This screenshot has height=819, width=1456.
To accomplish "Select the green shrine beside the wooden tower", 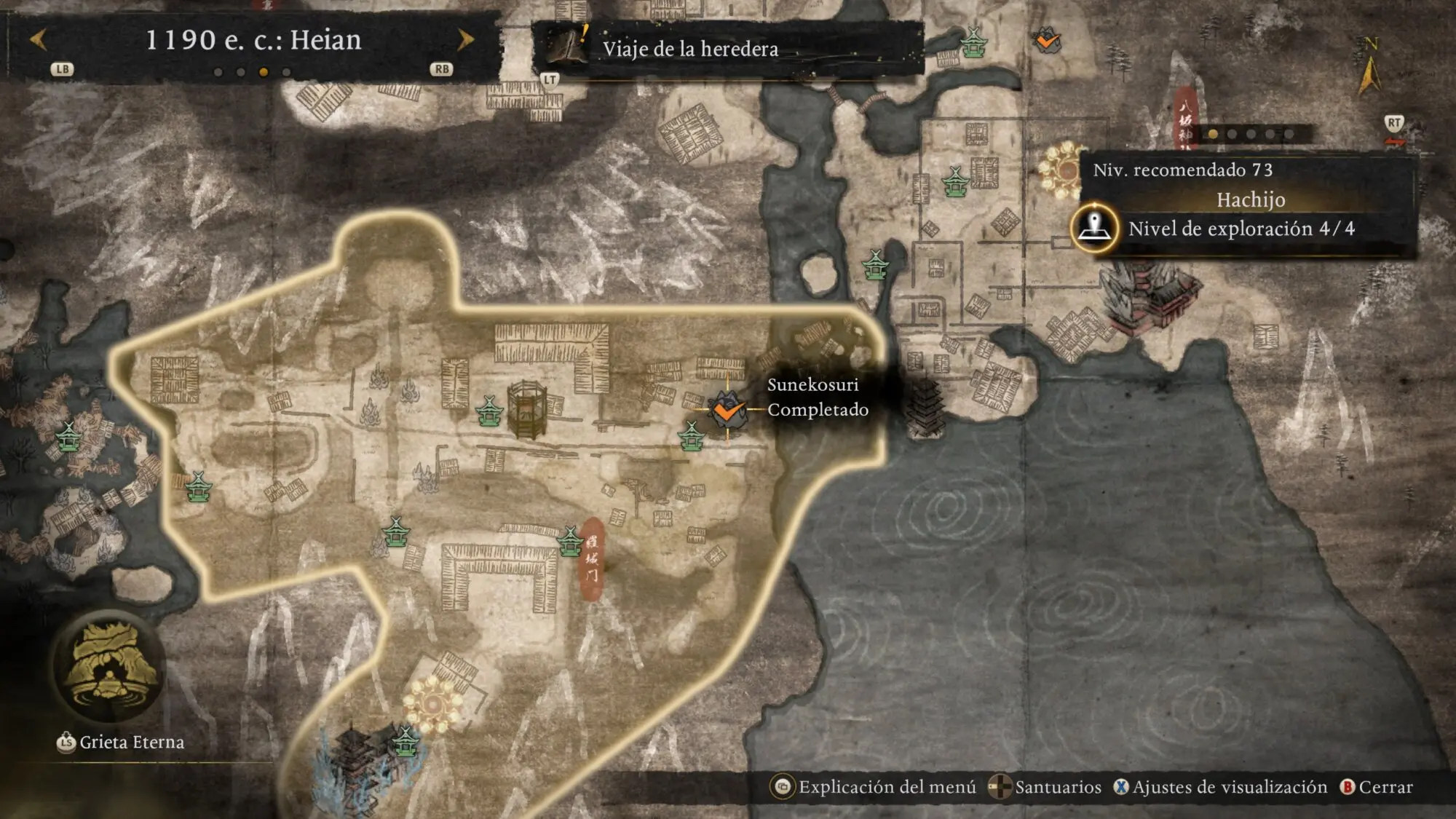I will point(489,412).
